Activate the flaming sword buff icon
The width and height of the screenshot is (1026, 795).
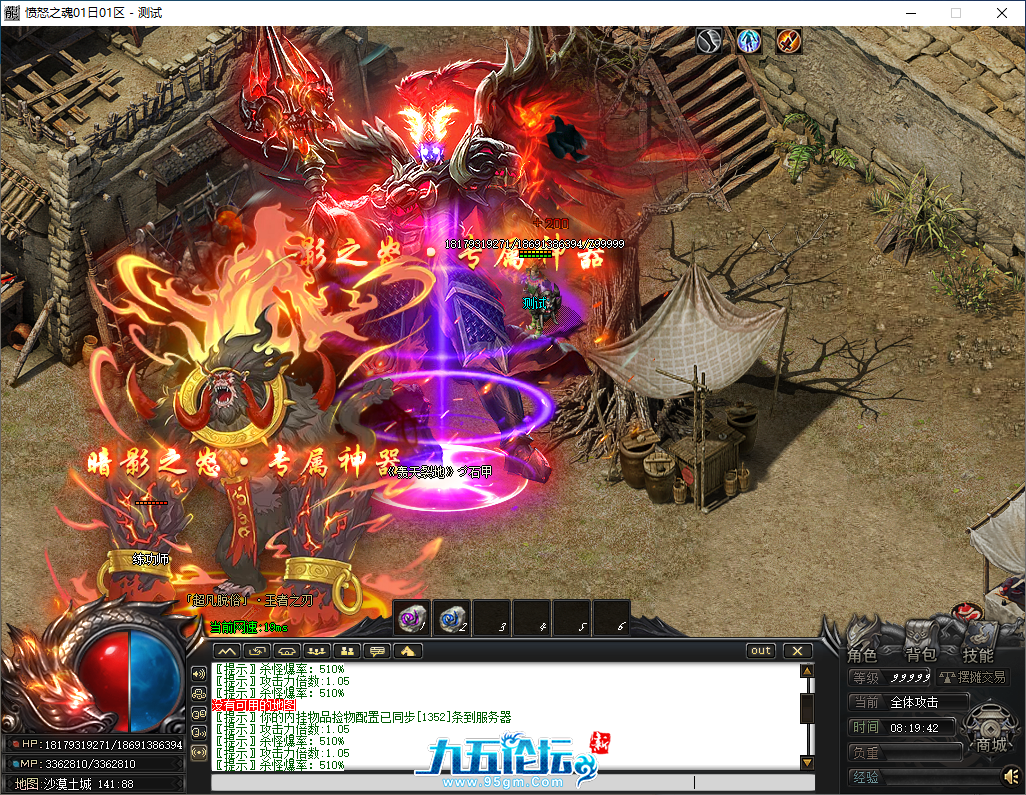click(x=789, y=41)
